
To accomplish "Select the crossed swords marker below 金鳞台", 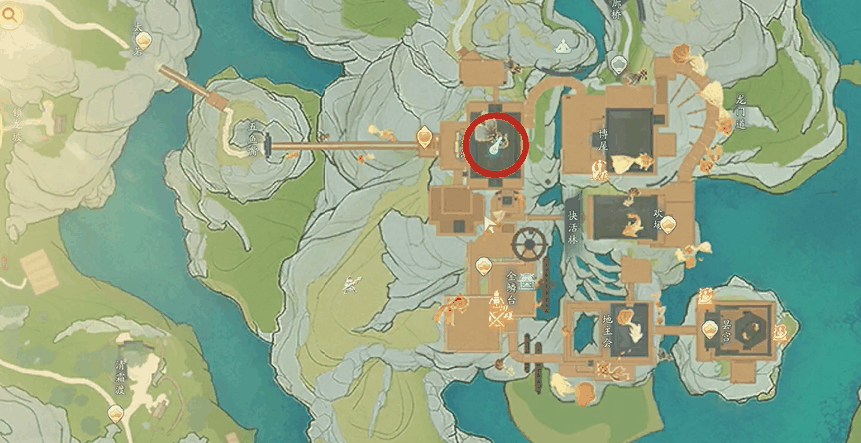I will (x=497, y=319).
